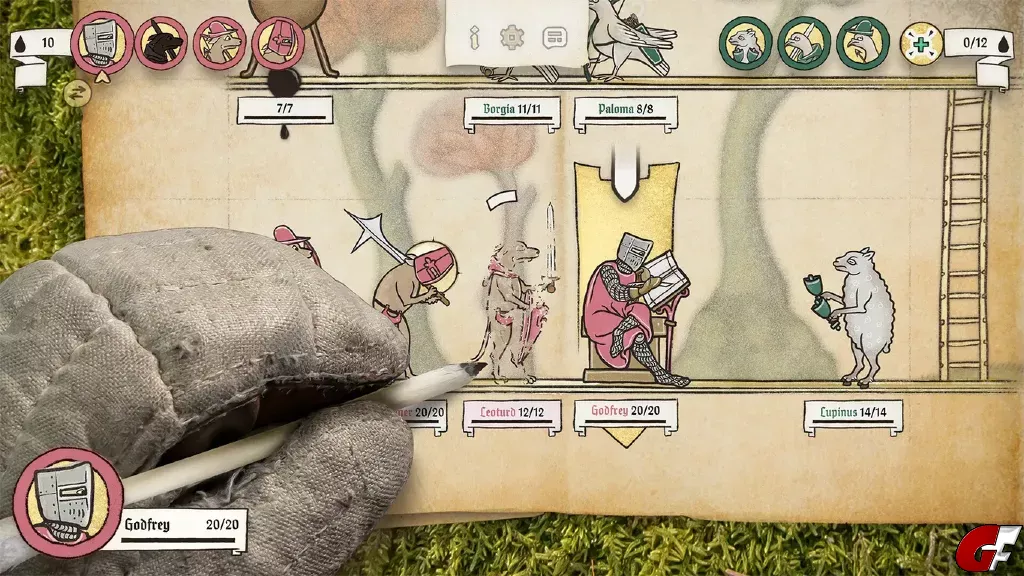Select the Lupinus 14/14 name banner
The image size is (1024, 576).
tap(853, 414)
